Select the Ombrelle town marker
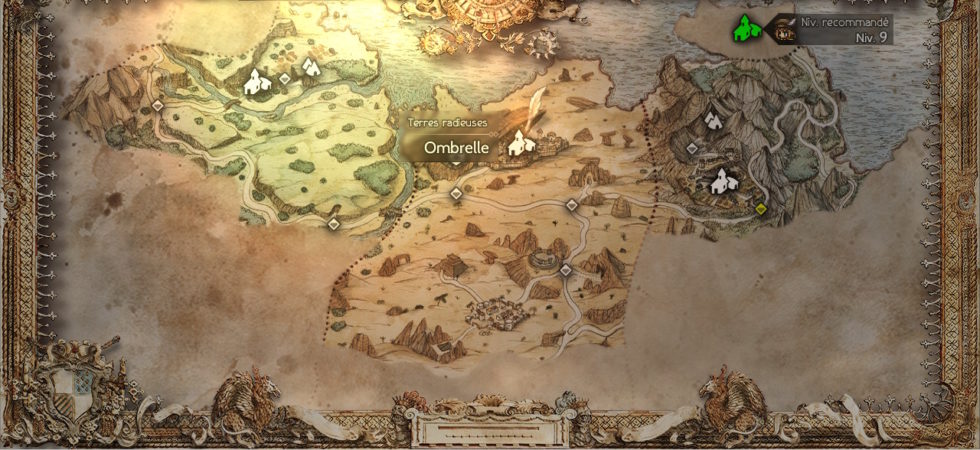The image size is (980, 450). click(518, 145)
